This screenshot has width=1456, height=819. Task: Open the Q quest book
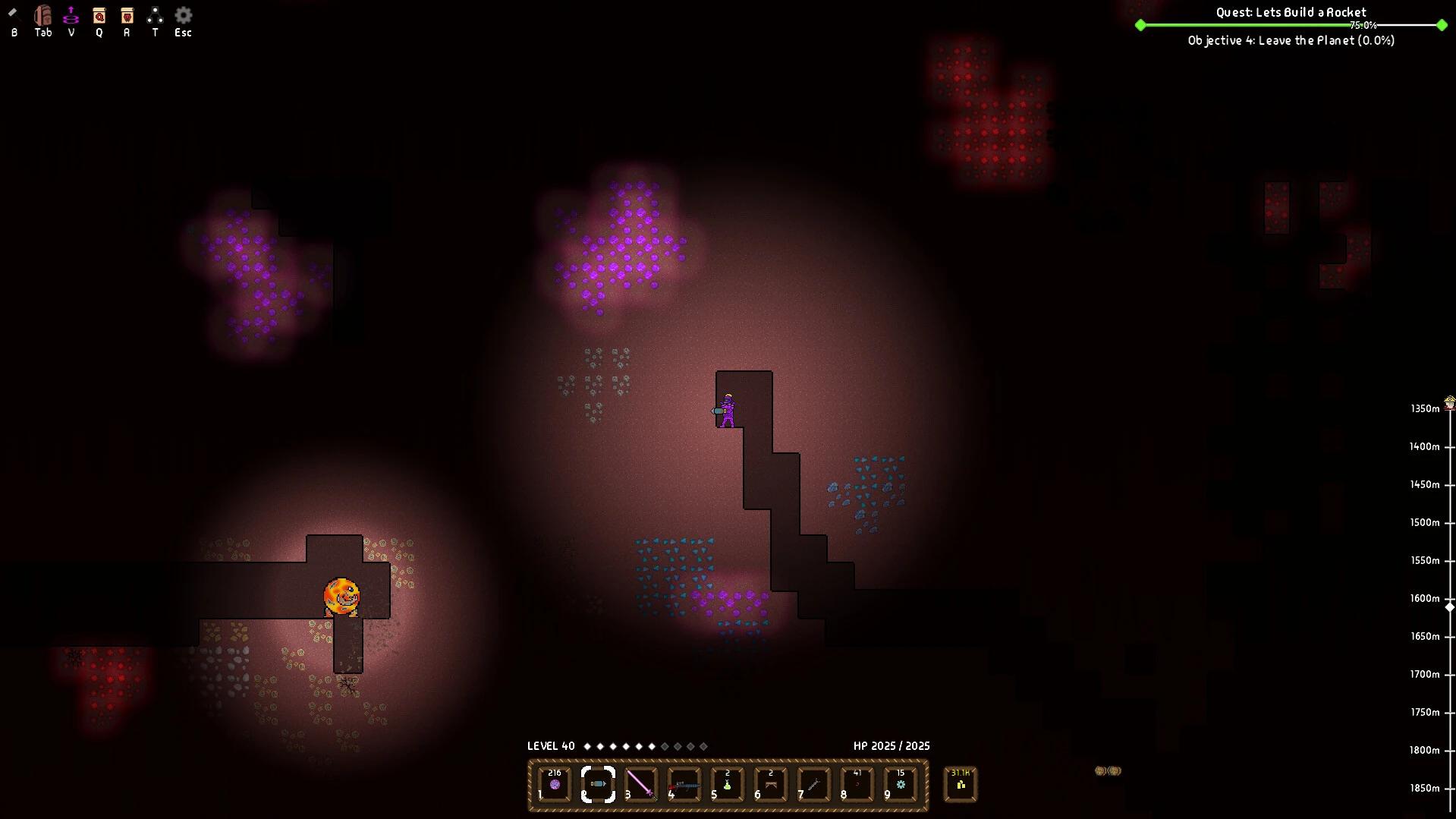click(x=99, y=17)
